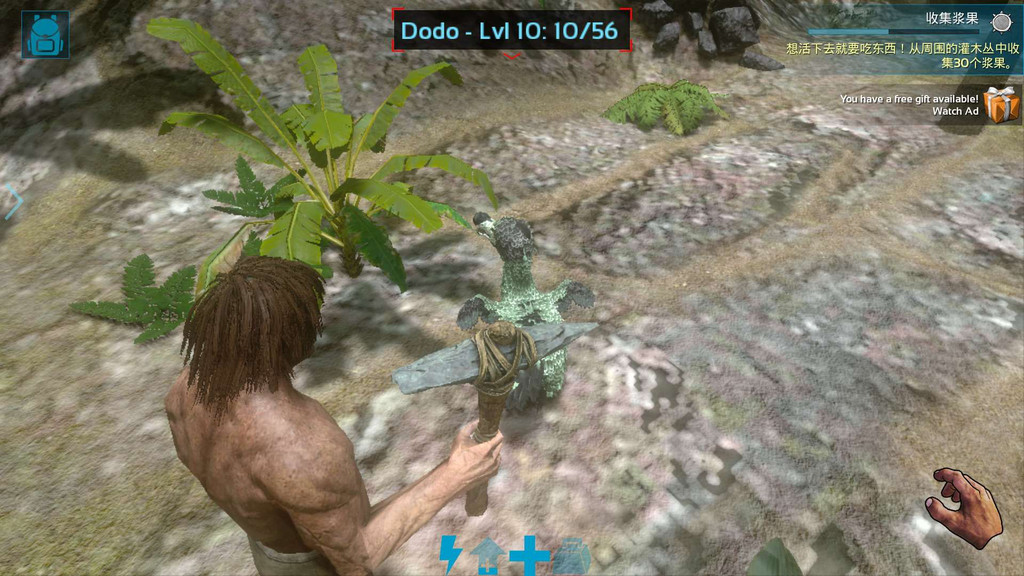The height and width of the screenshot is (576, 1024).
Task: Open the backpack inventory
Action: (45, 34)
